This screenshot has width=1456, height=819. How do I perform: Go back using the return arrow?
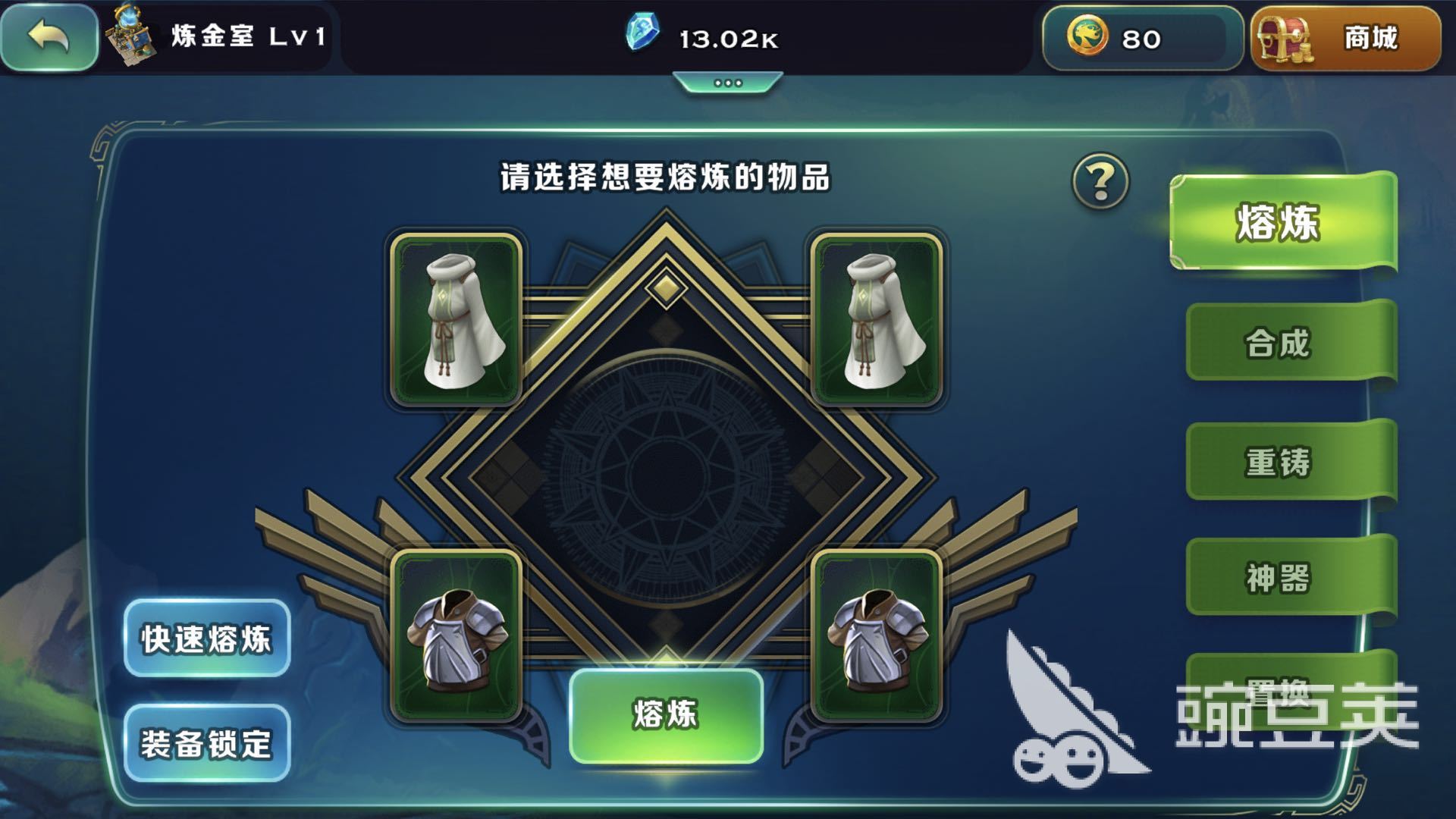click(x=49, y=36)
